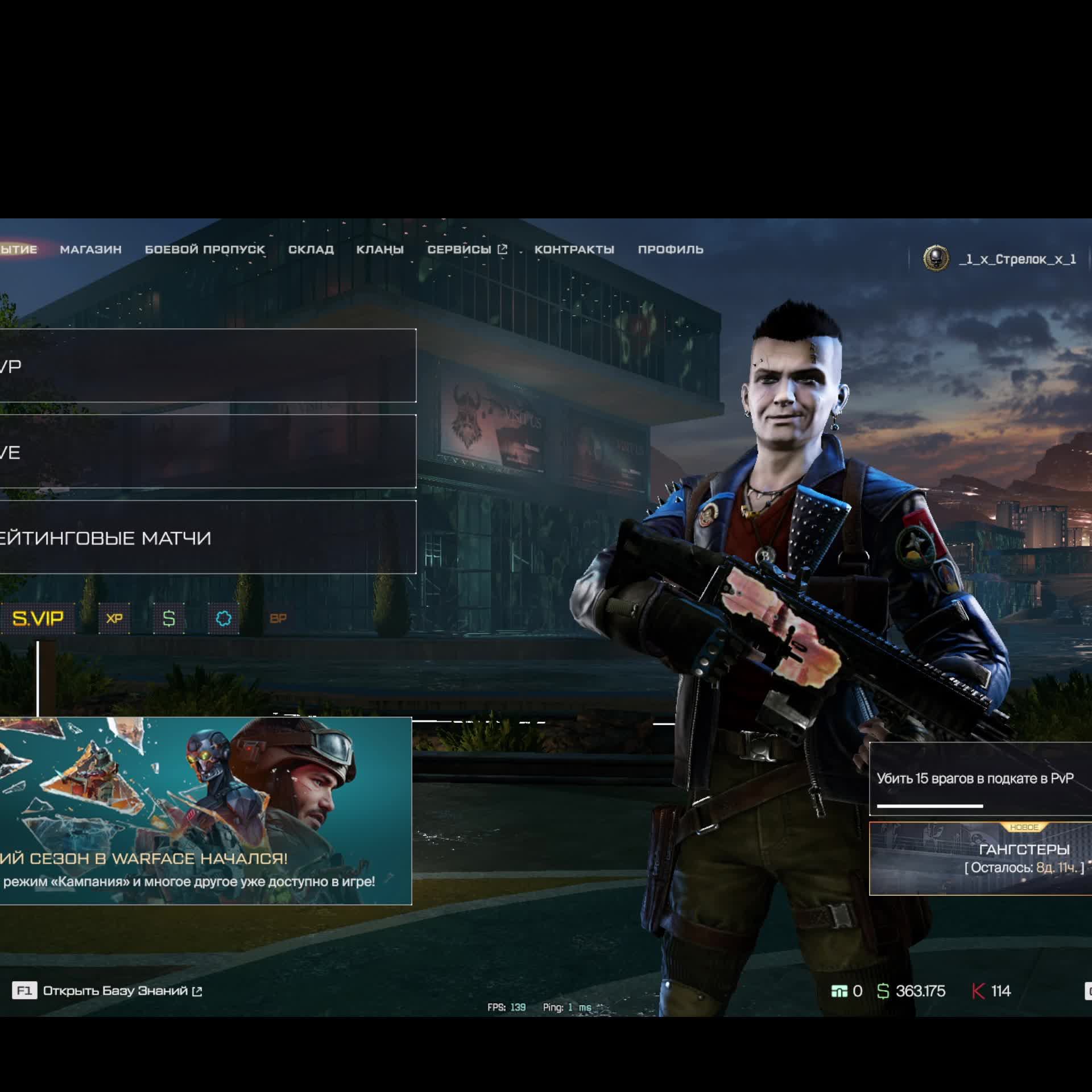Click the _1_x_Стрелок_x_1 player name
The image size is (1092, 1092).
point(1017,259)
